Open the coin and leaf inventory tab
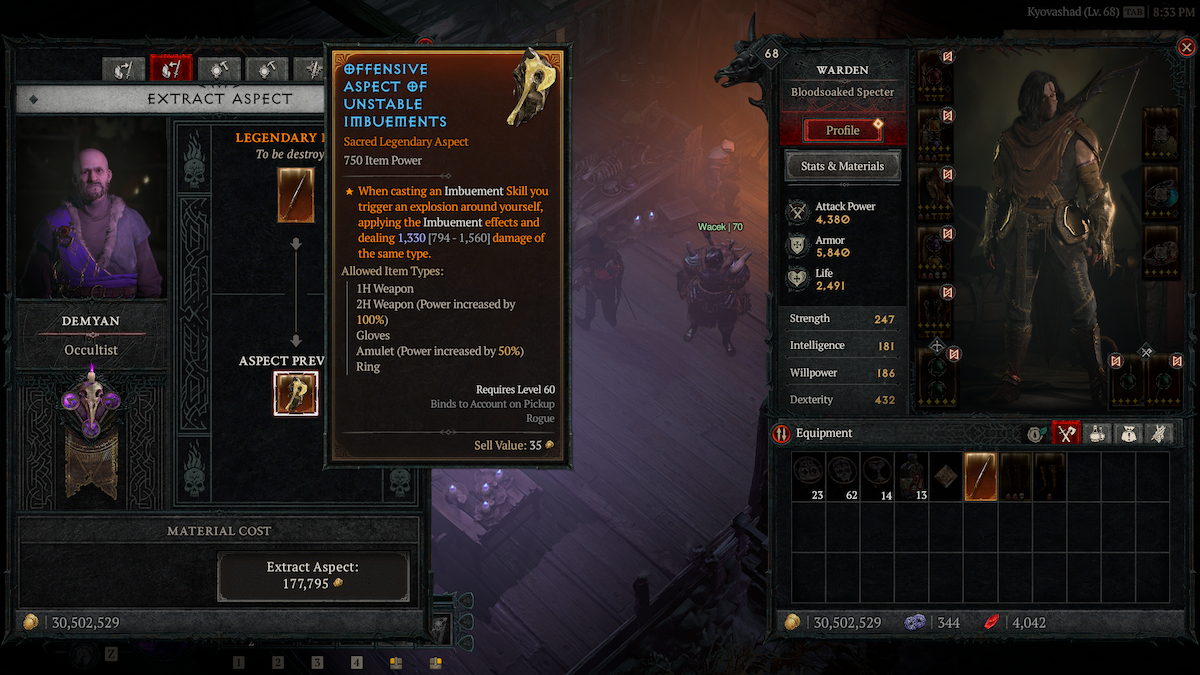 1036,433
